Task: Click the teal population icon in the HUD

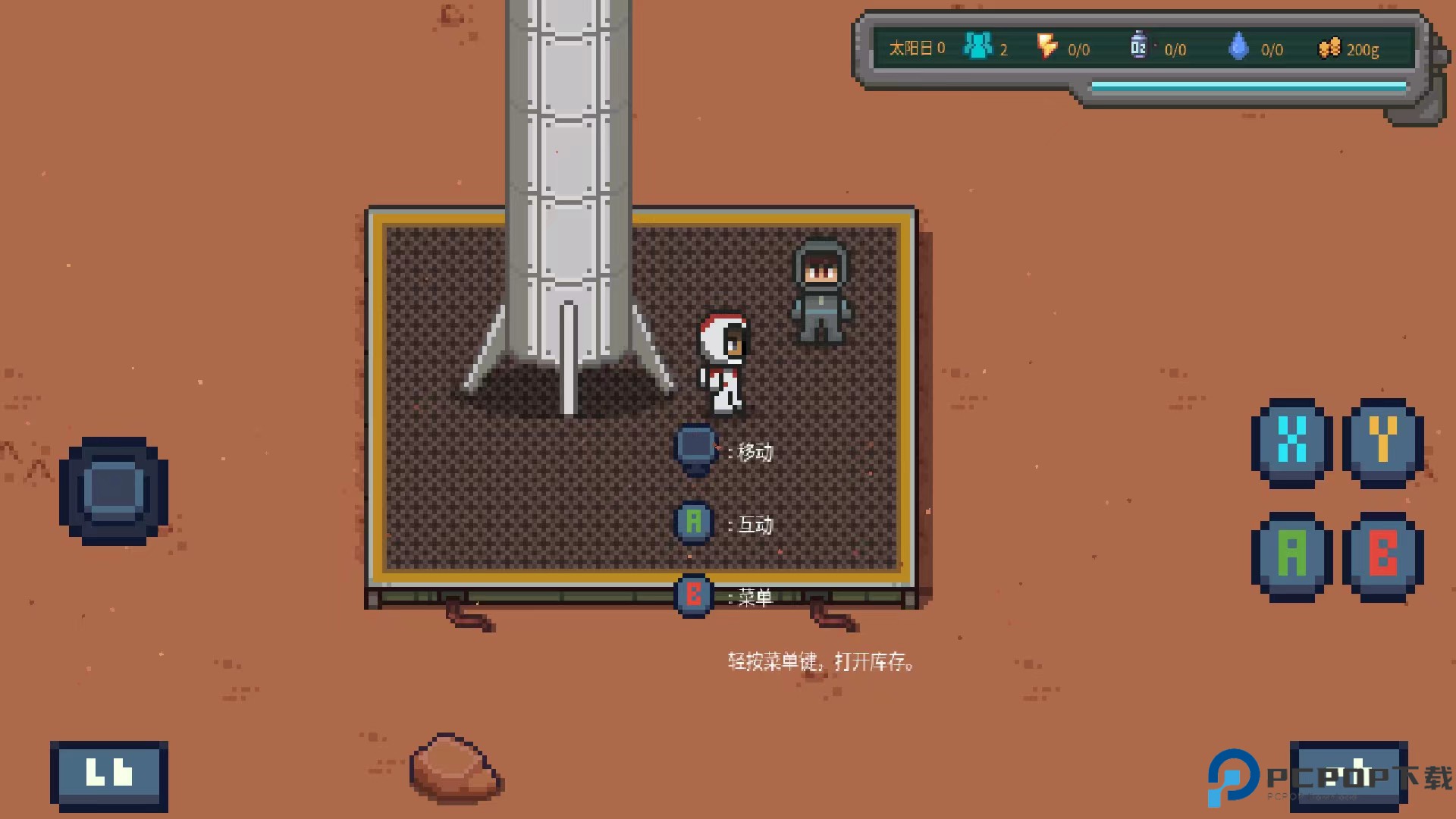Action: (977, 47)
